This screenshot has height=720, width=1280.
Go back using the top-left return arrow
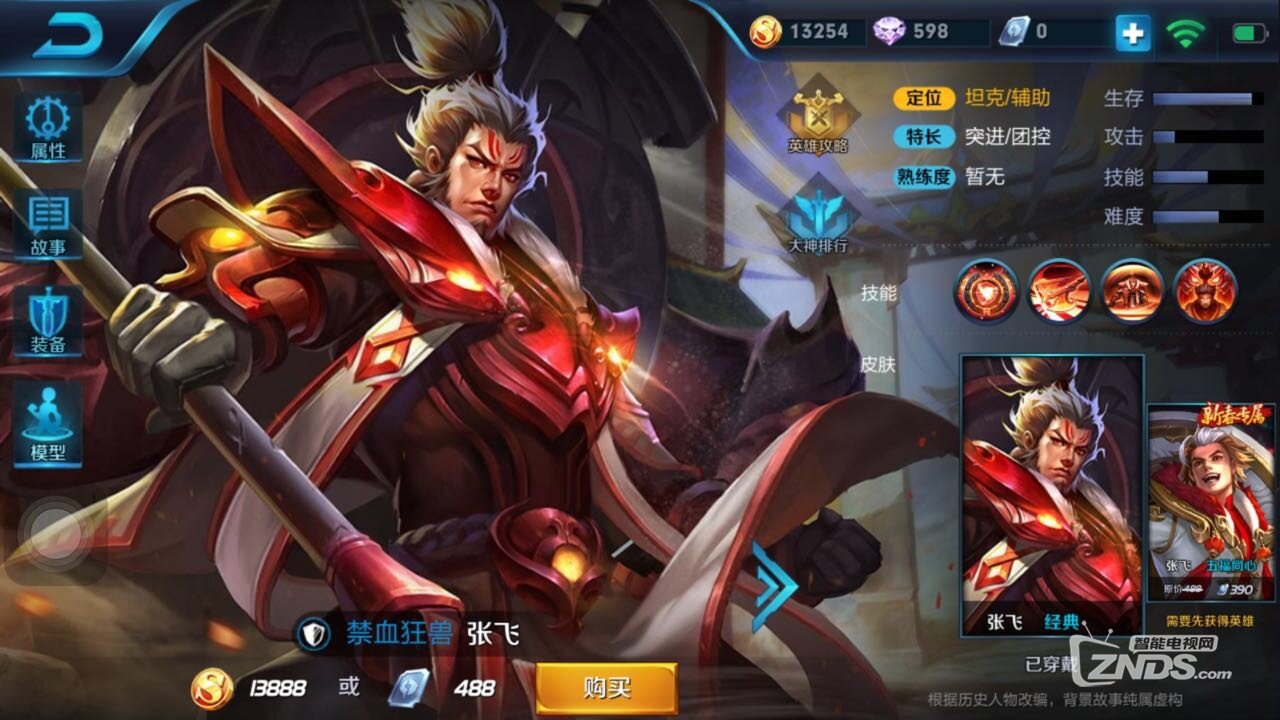[x=68, y=38]
